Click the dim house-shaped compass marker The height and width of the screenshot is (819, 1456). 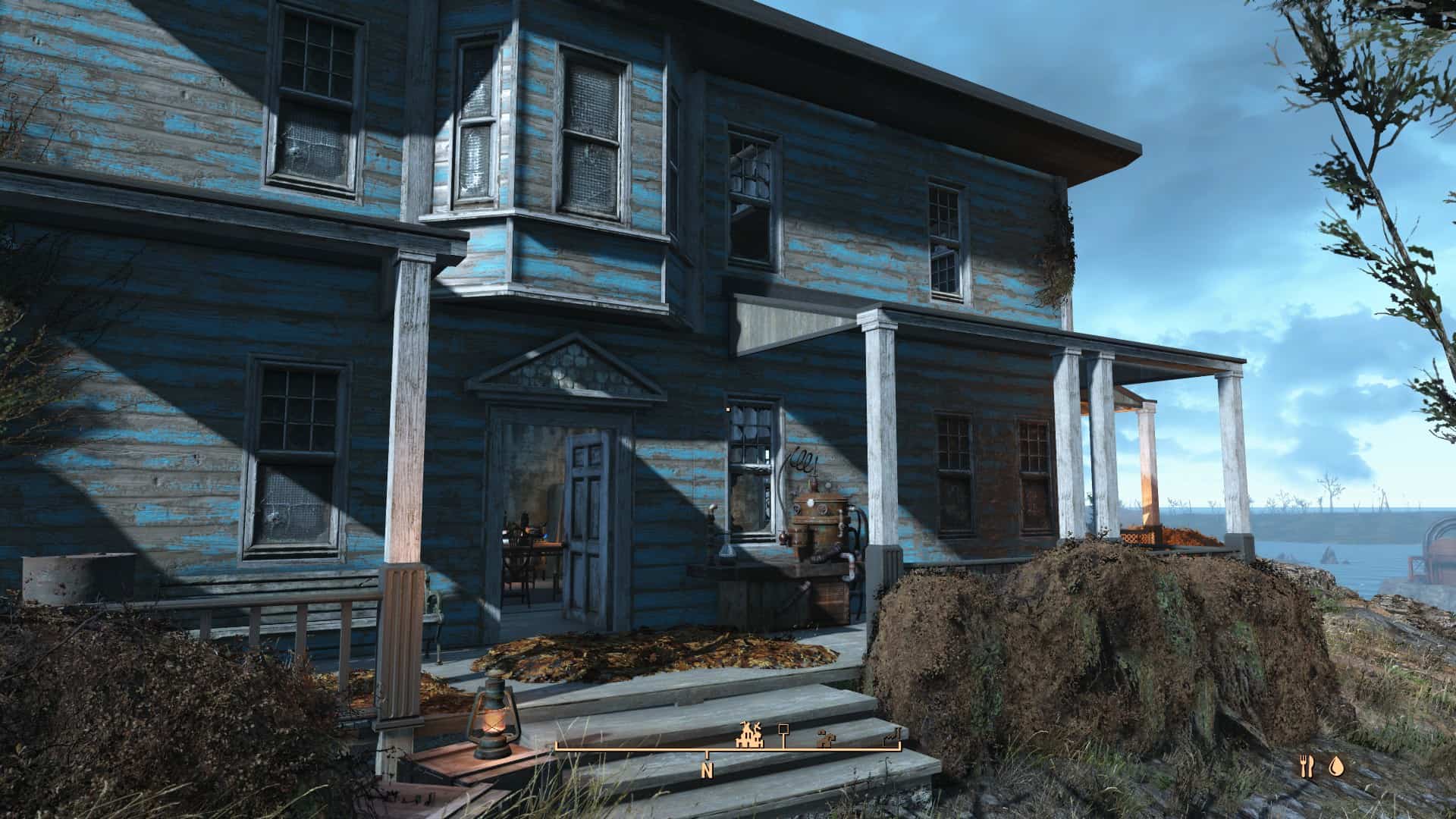tap(824, 737)
